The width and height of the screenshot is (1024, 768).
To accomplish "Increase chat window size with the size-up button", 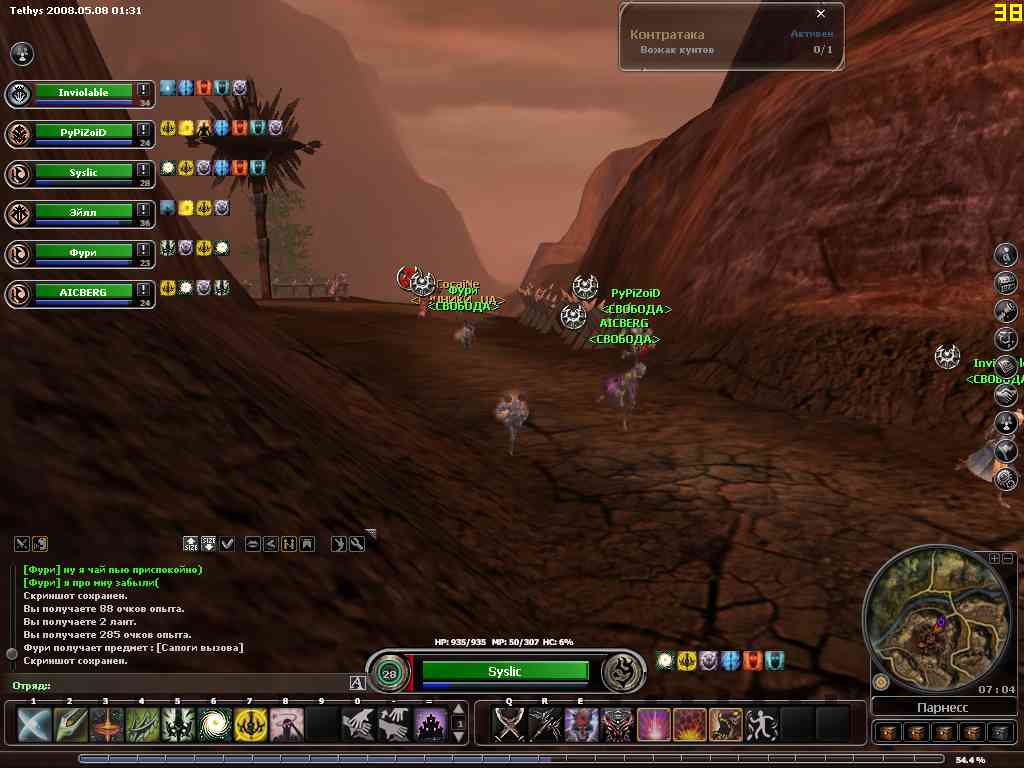I will pyautogui.click(x=191, y=543).
